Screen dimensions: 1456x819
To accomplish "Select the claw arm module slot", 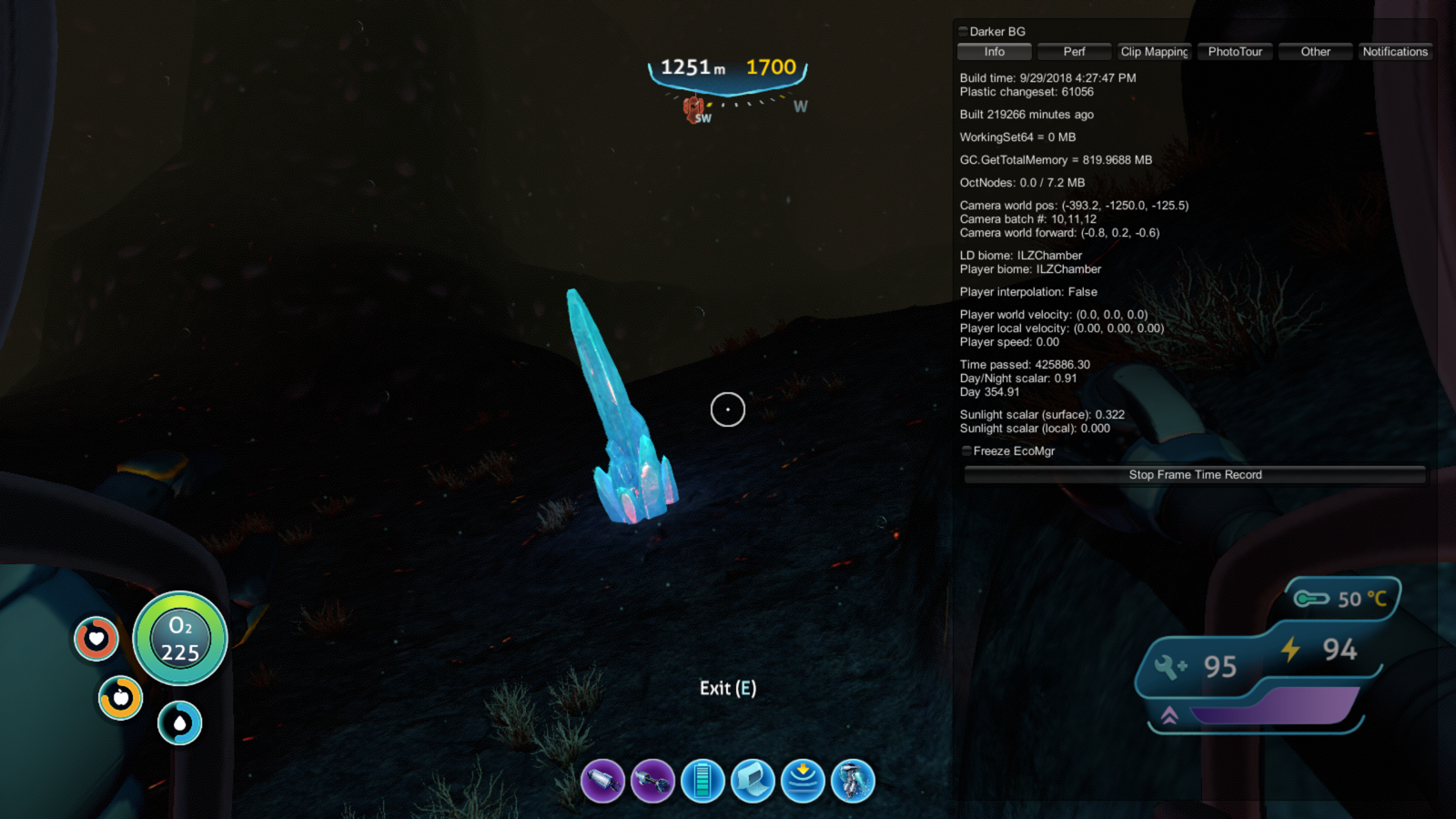I will point(652,781).
